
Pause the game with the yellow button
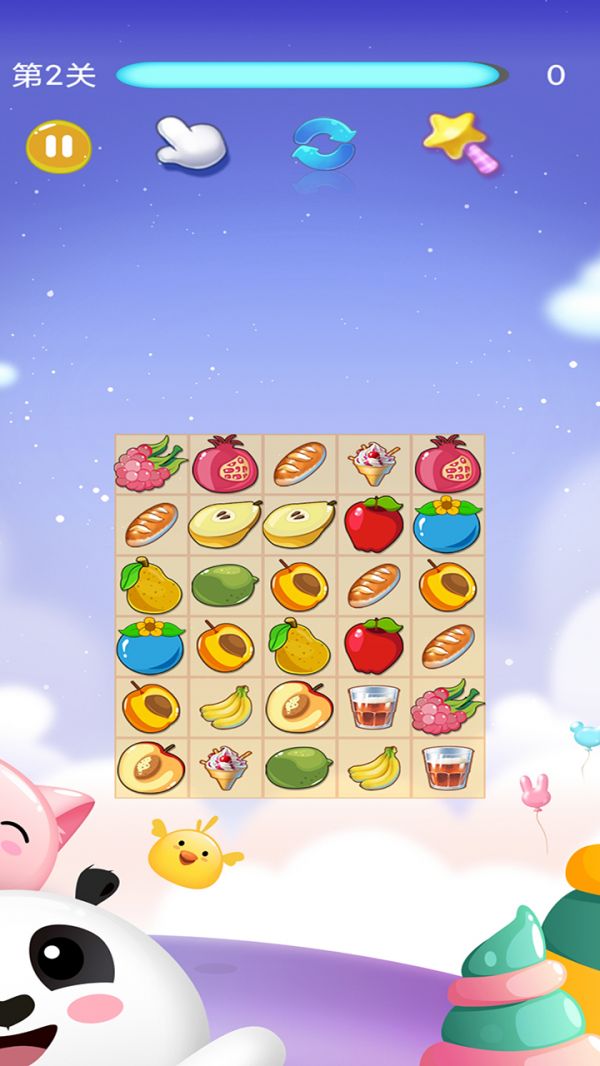[x=58, y=146]
